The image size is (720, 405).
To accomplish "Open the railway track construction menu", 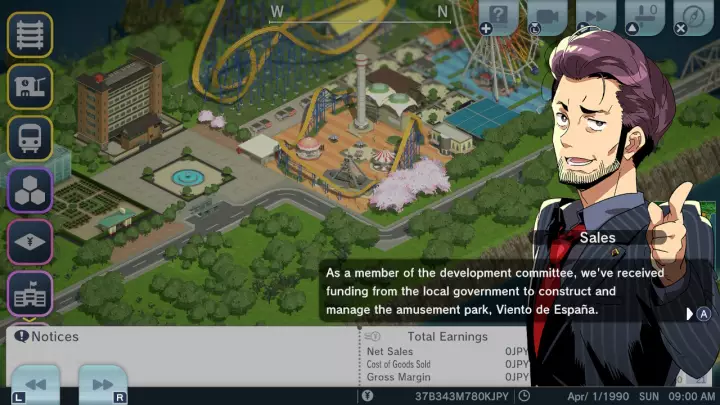I will tap(30, 35).
